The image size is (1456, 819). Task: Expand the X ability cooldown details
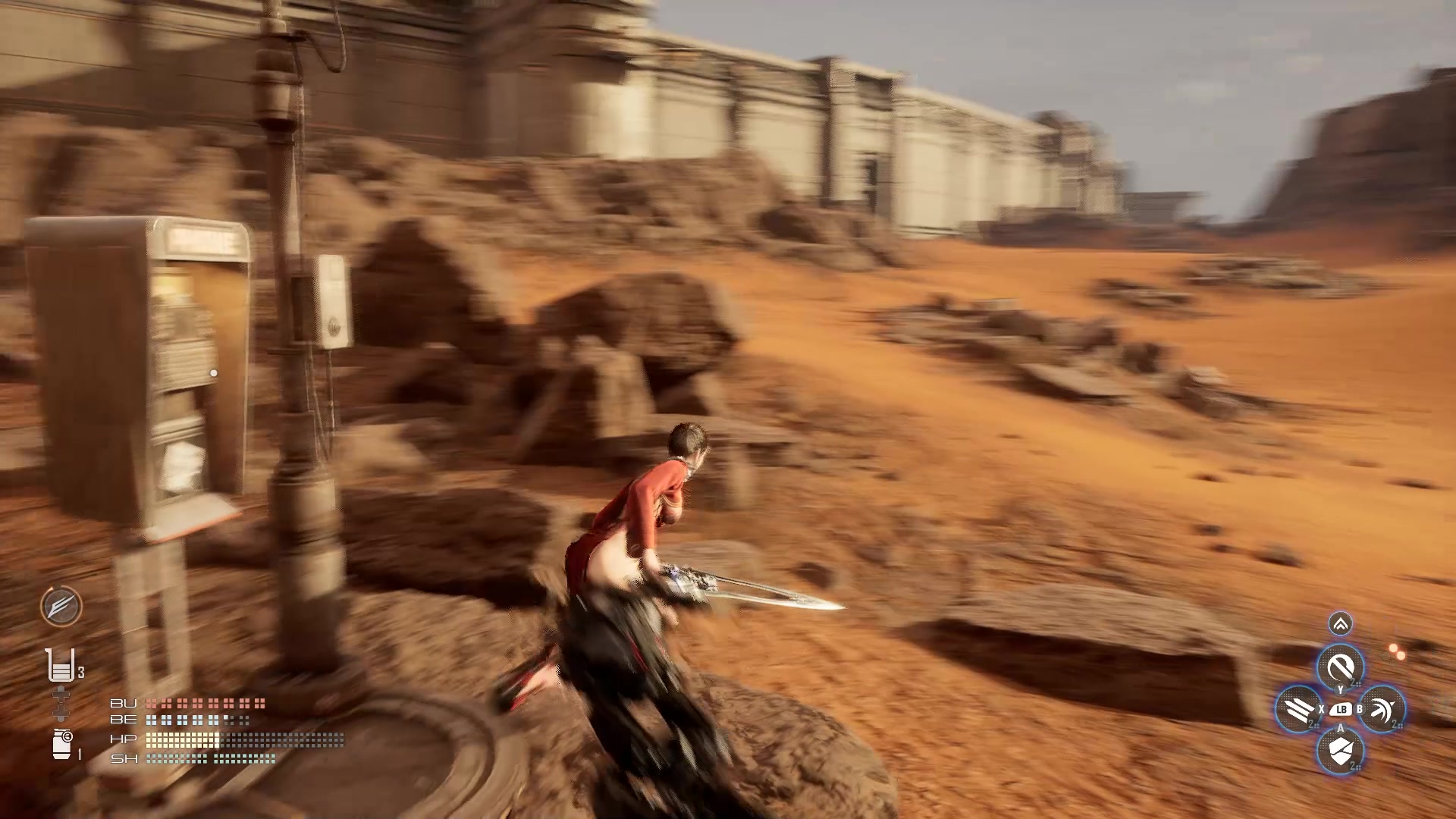point(1313,723)
